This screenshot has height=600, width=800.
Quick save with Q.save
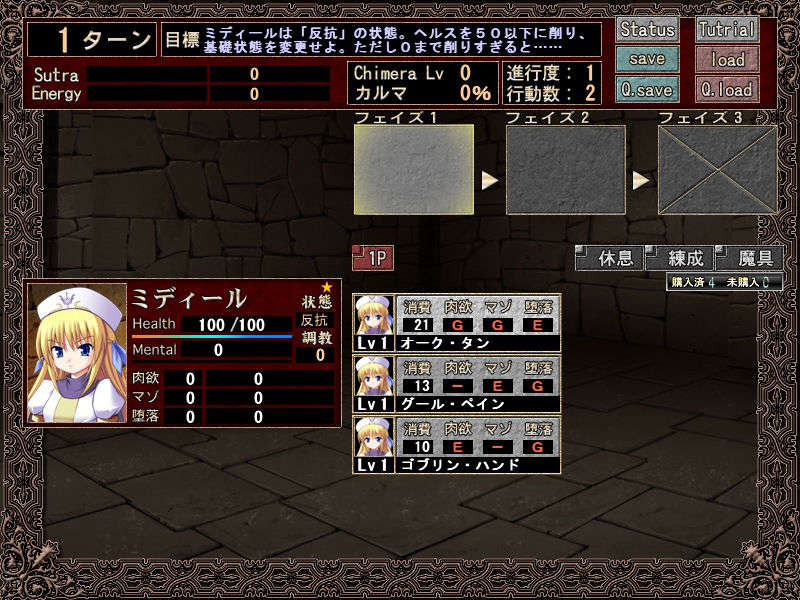647,89
